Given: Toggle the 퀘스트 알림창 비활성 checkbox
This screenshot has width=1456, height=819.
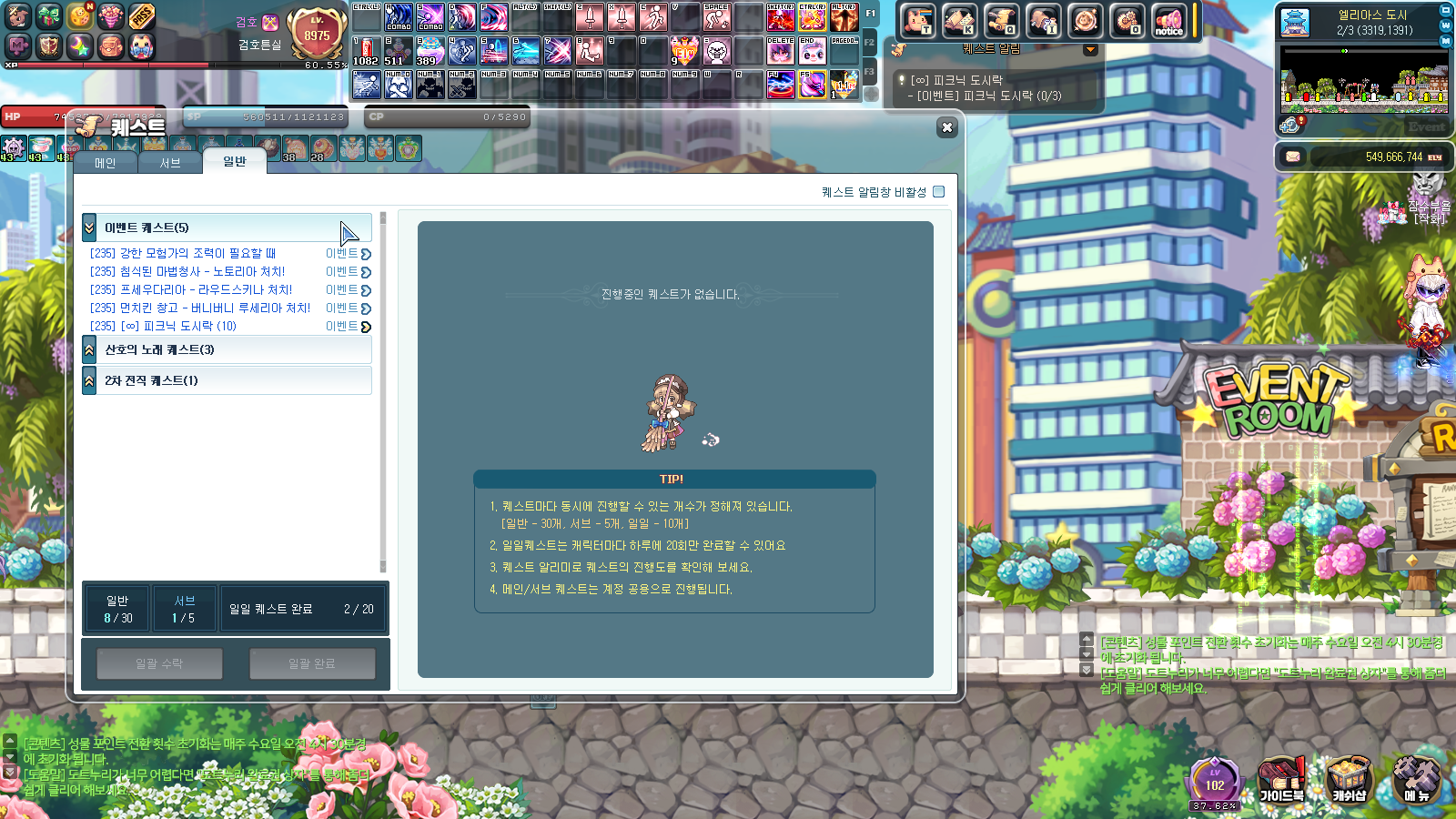Looking at the screenshot, I should coord(939,192).
